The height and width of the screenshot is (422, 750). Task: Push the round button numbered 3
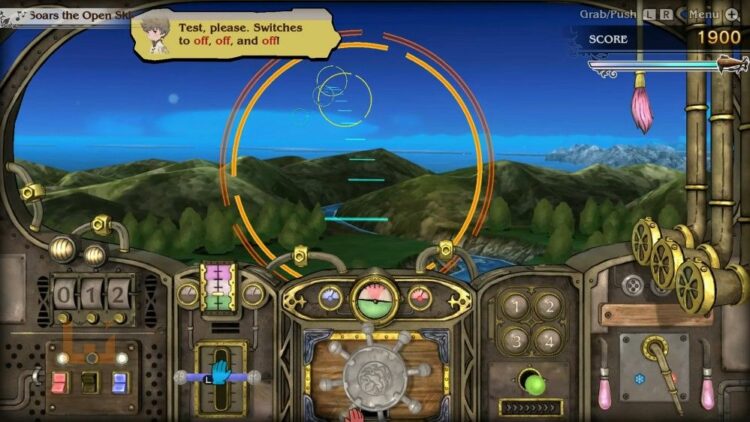click(517, 338)
